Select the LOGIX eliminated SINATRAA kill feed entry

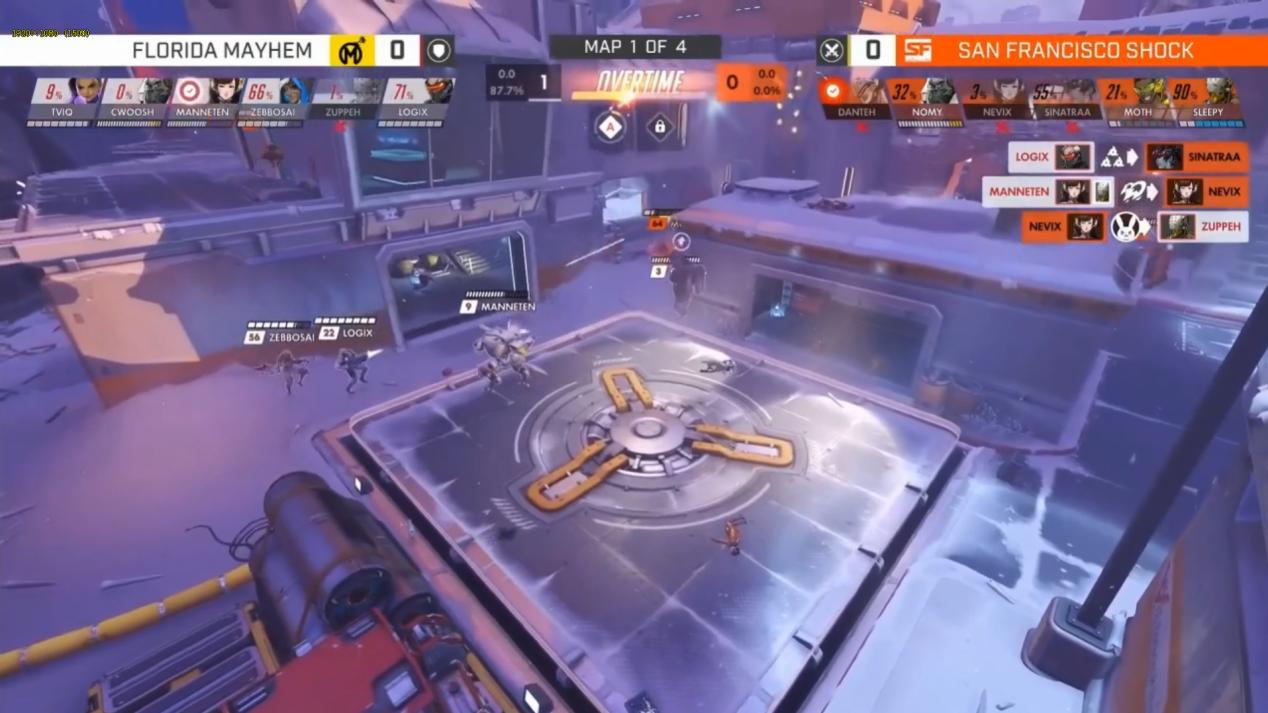pos(1128,157)
